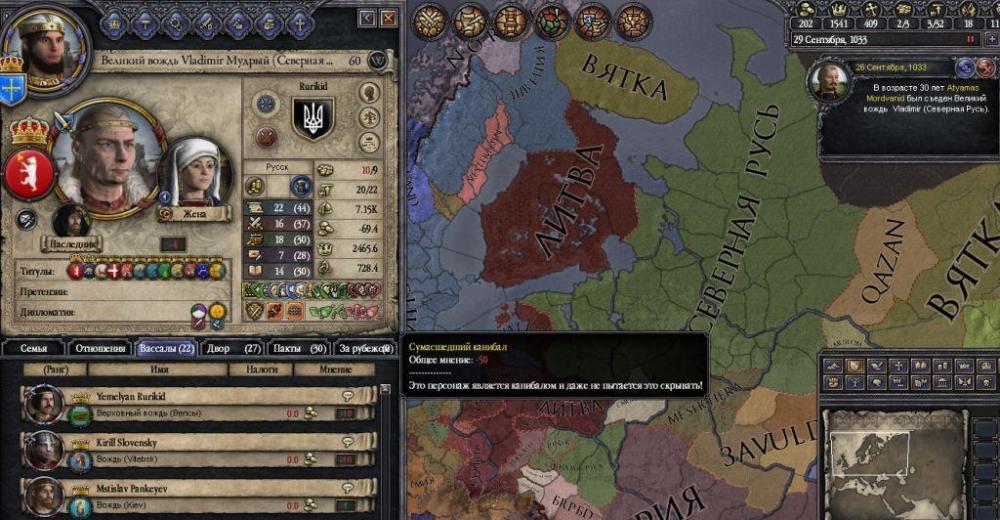This screenshot has height=520, width=1000.
Task: Open the heir portrait above Наследник
Action: coord(70,220)
